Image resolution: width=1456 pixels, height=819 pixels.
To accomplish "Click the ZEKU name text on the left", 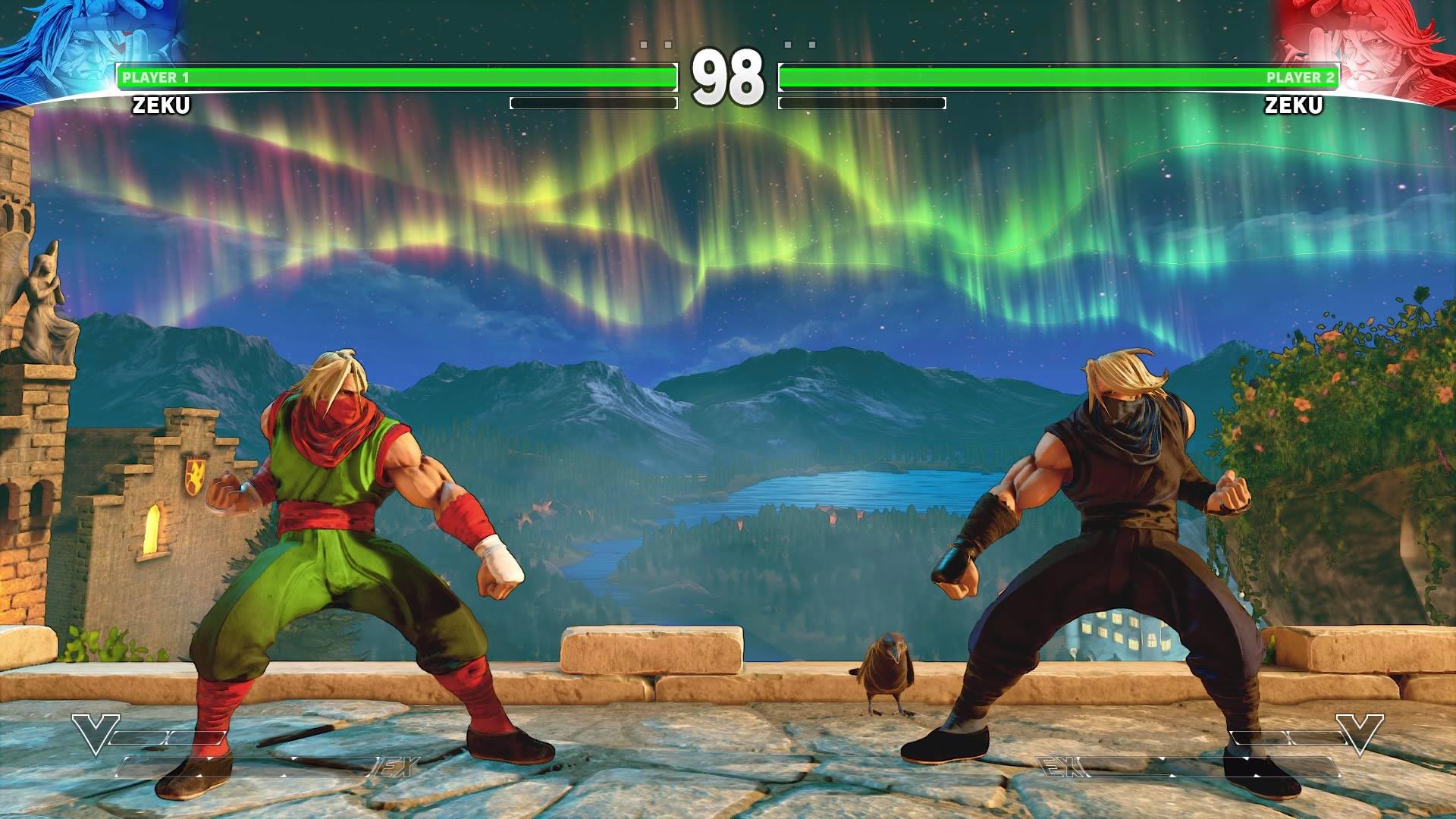I will (x=162, y=106).
